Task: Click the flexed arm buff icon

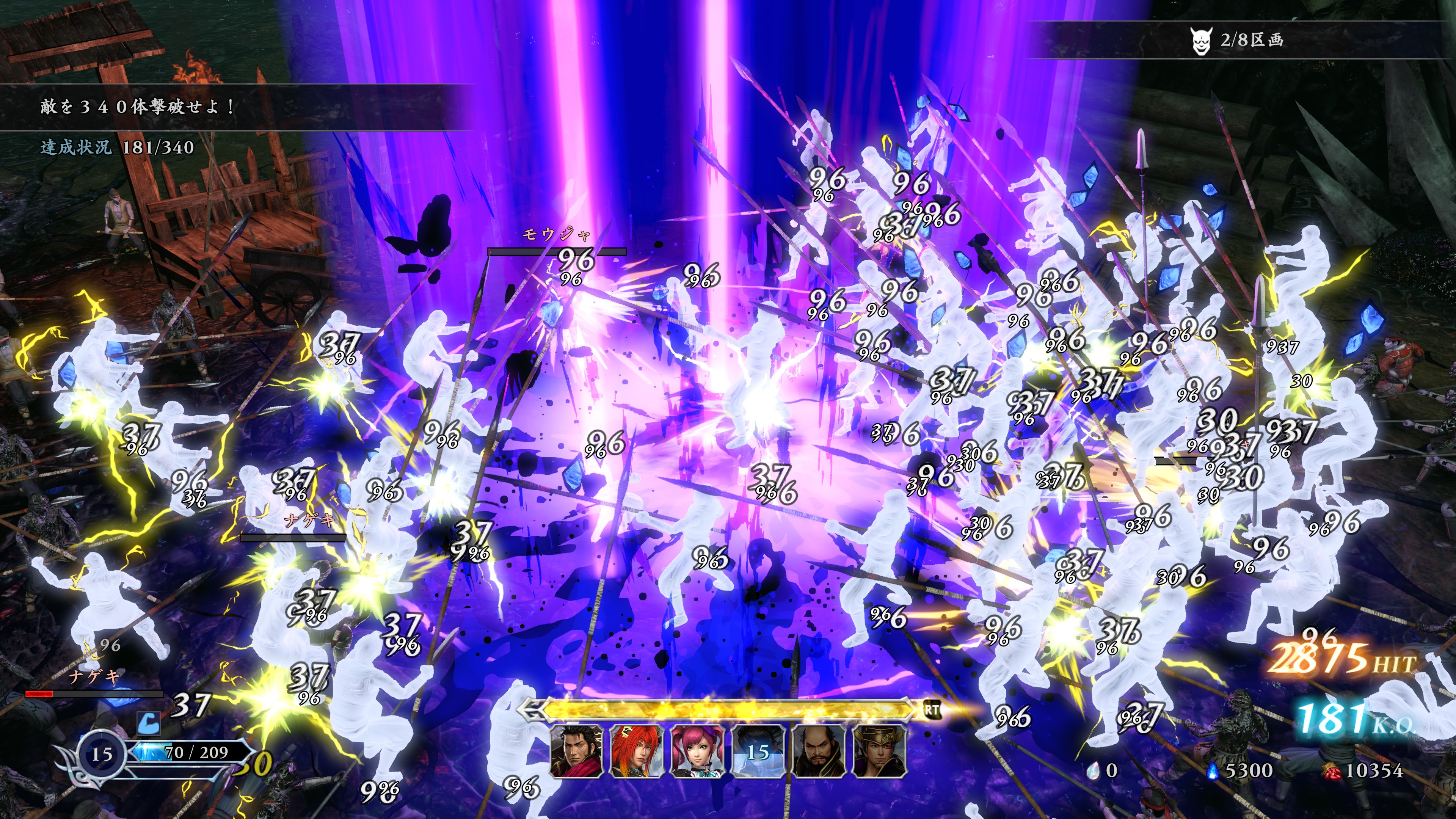Action: tap(148, 722)
